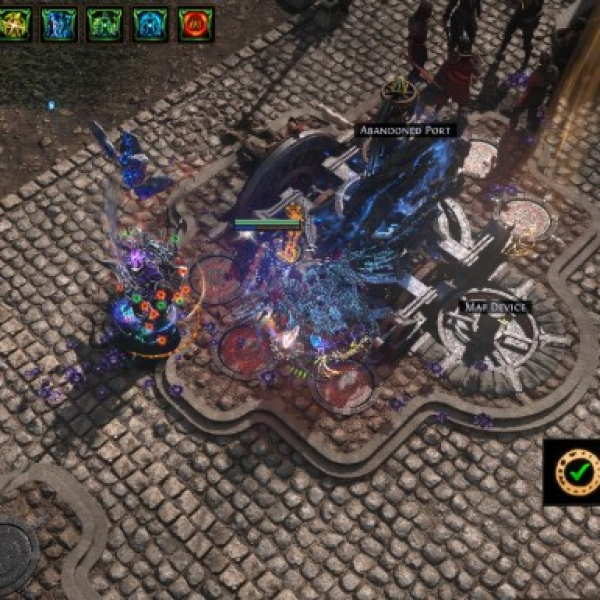Click the Map Device label

(495, 306)
